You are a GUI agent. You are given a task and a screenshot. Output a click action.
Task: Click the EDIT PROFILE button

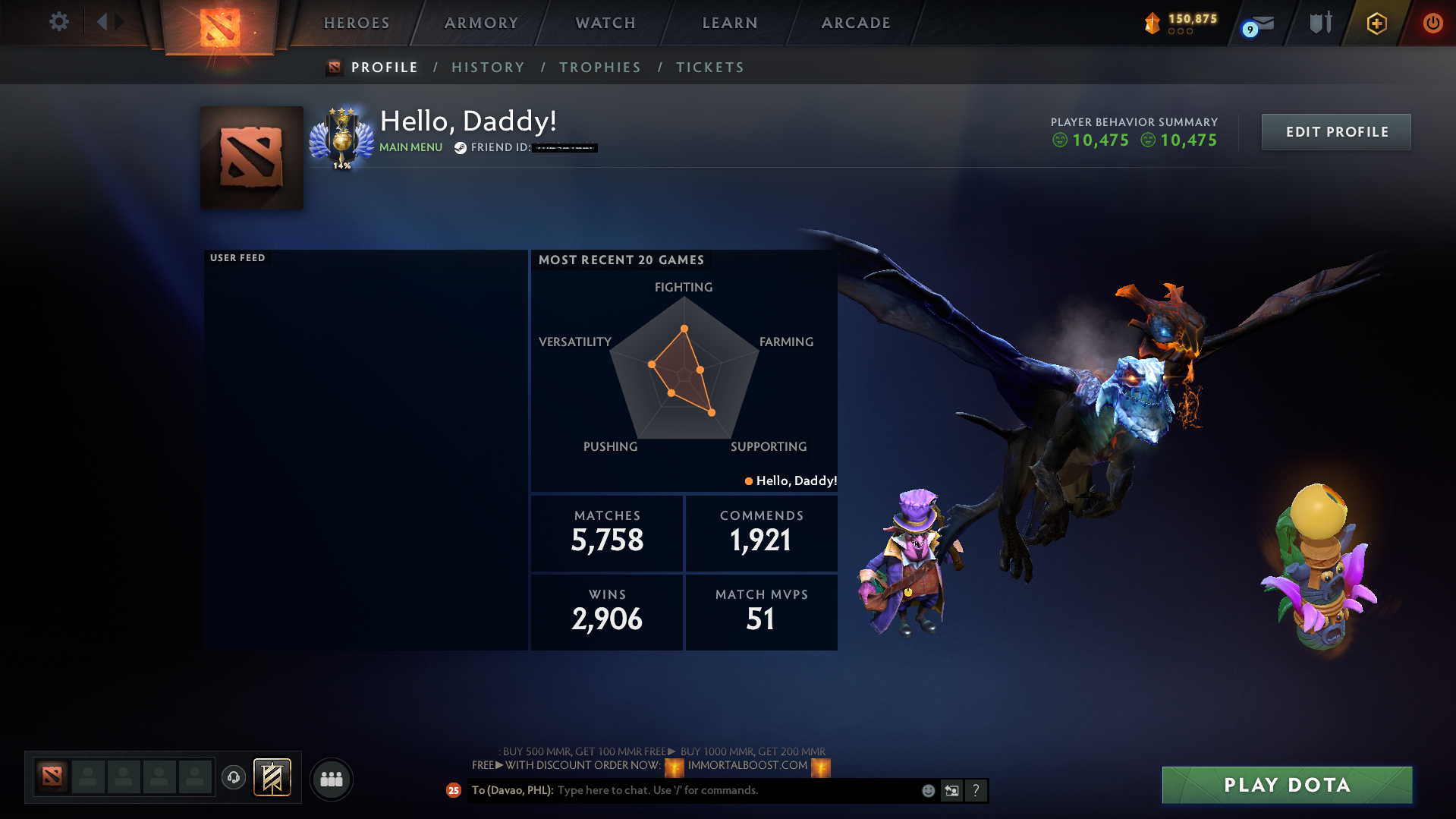pyautogui.click(x=1335, y=131)
